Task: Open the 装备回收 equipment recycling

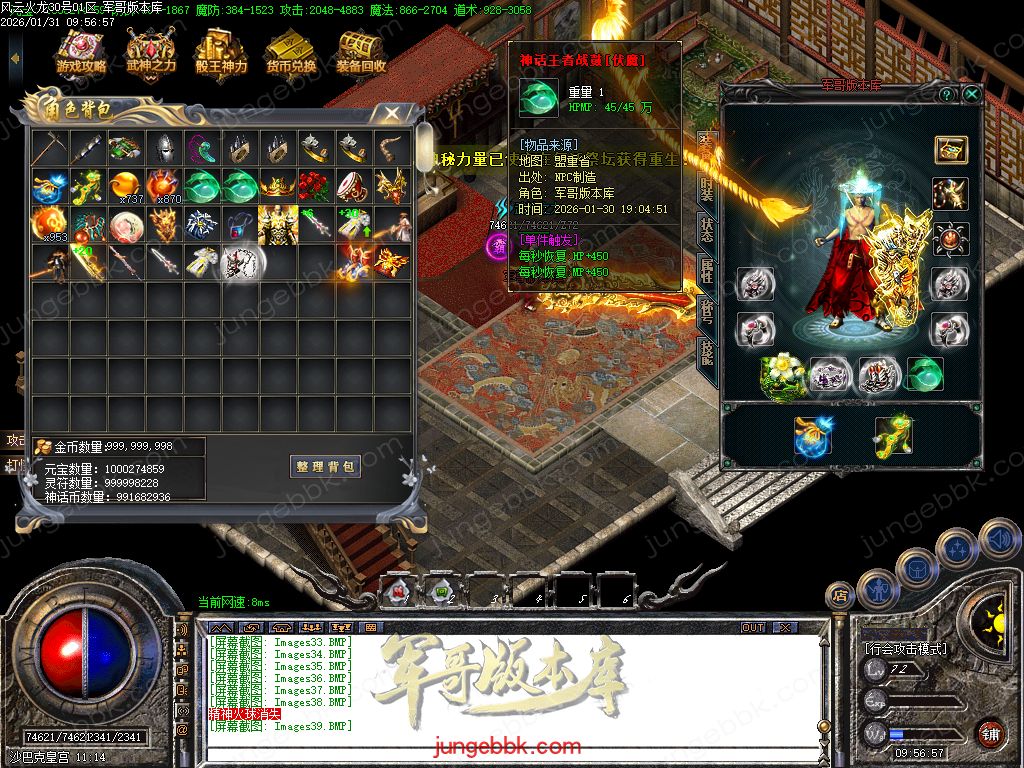Action: click(361, 53)
